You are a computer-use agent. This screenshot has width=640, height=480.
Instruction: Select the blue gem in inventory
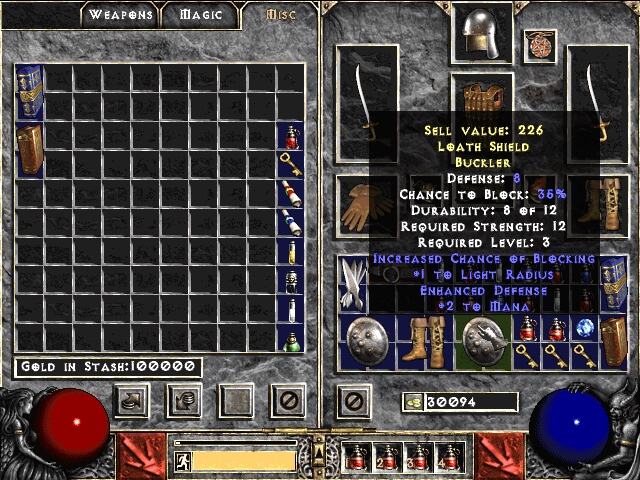coord(585,327)
